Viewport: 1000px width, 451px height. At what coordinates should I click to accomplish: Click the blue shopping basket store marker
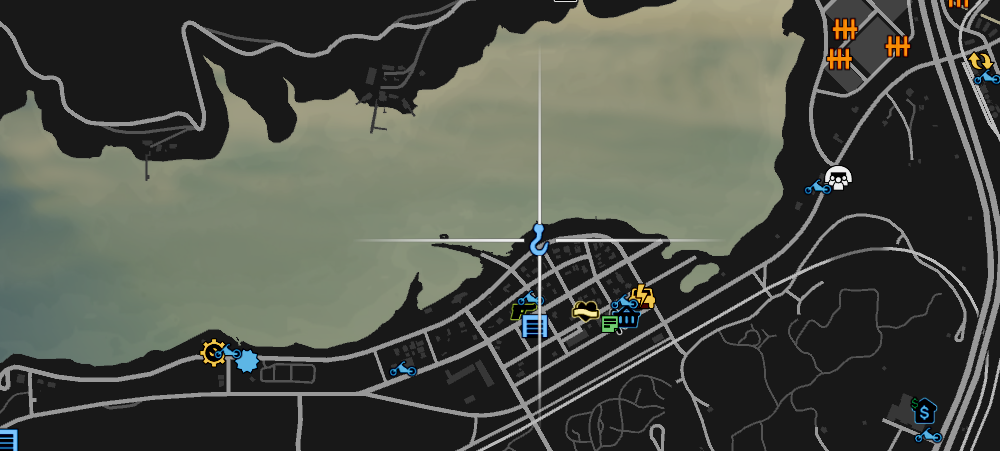point(628,319)
